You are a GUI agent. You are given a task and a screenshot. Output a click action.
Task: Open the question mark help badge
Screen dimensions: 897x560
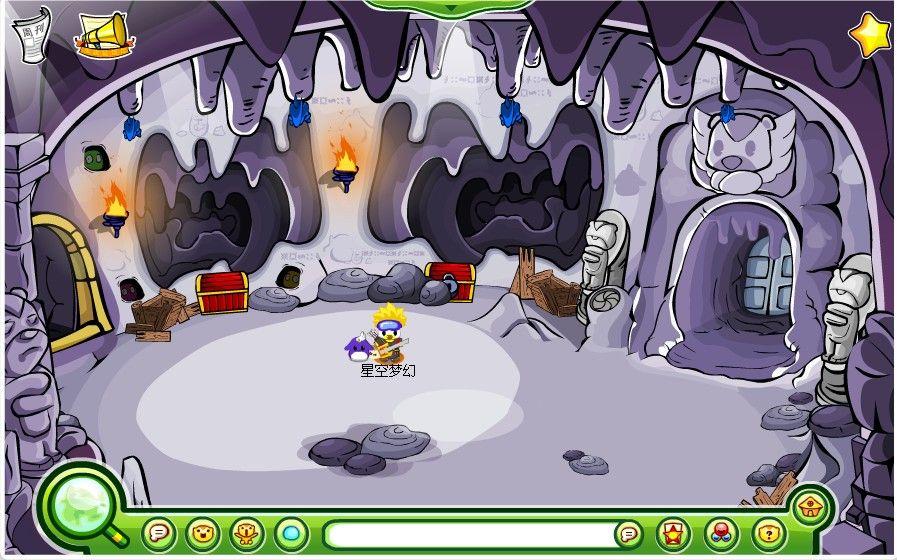pos(766,533)
